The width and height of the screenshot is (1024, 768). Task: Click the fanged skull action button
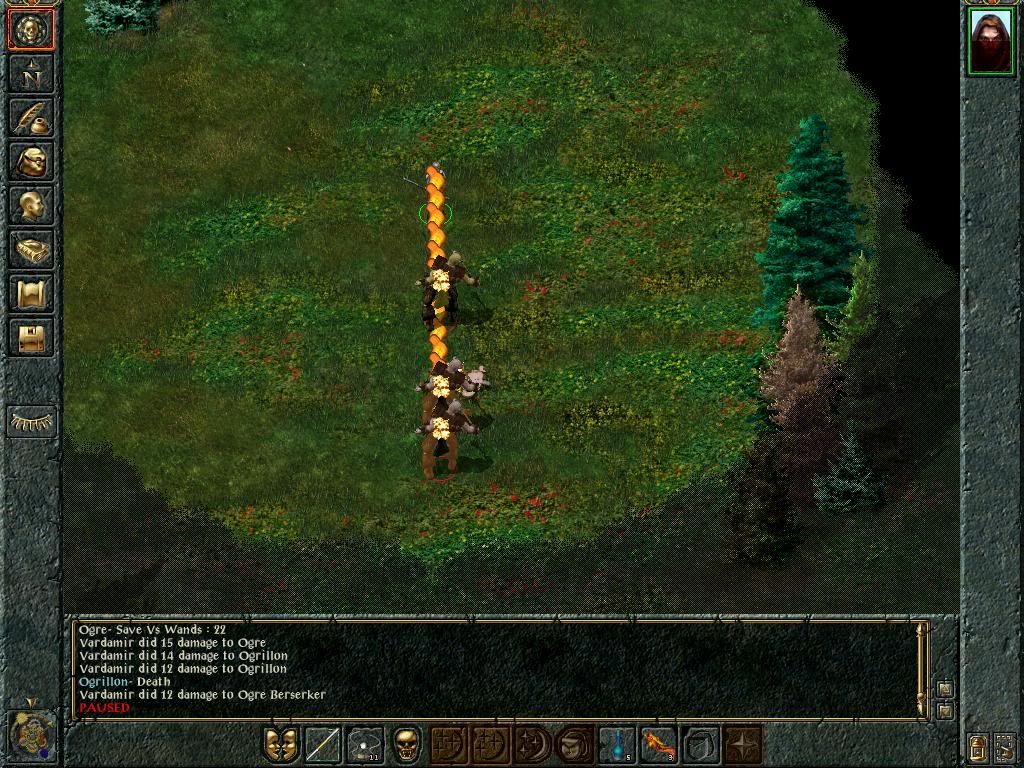(x=407, y=745)
